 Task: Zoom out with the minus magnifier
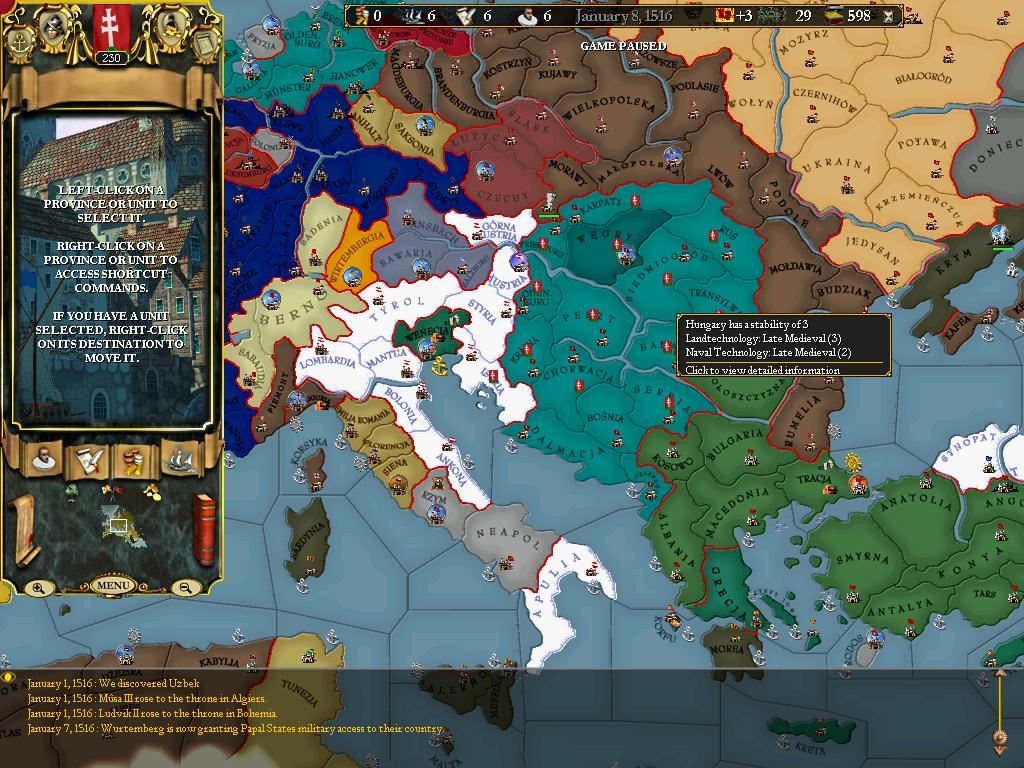point(186,588)
